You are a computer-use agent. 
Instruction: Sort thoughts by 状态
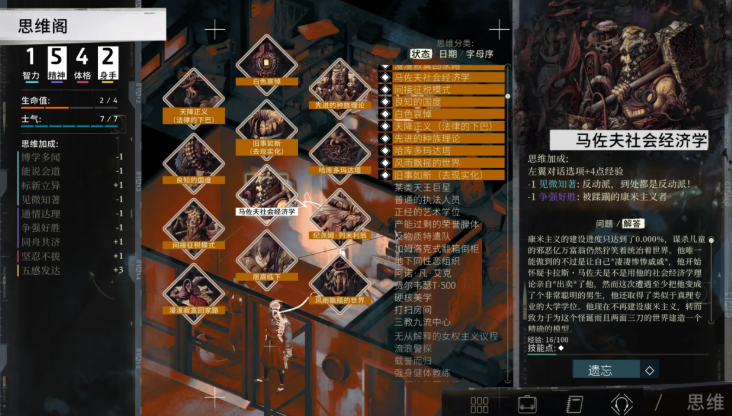tap(421, 53)
